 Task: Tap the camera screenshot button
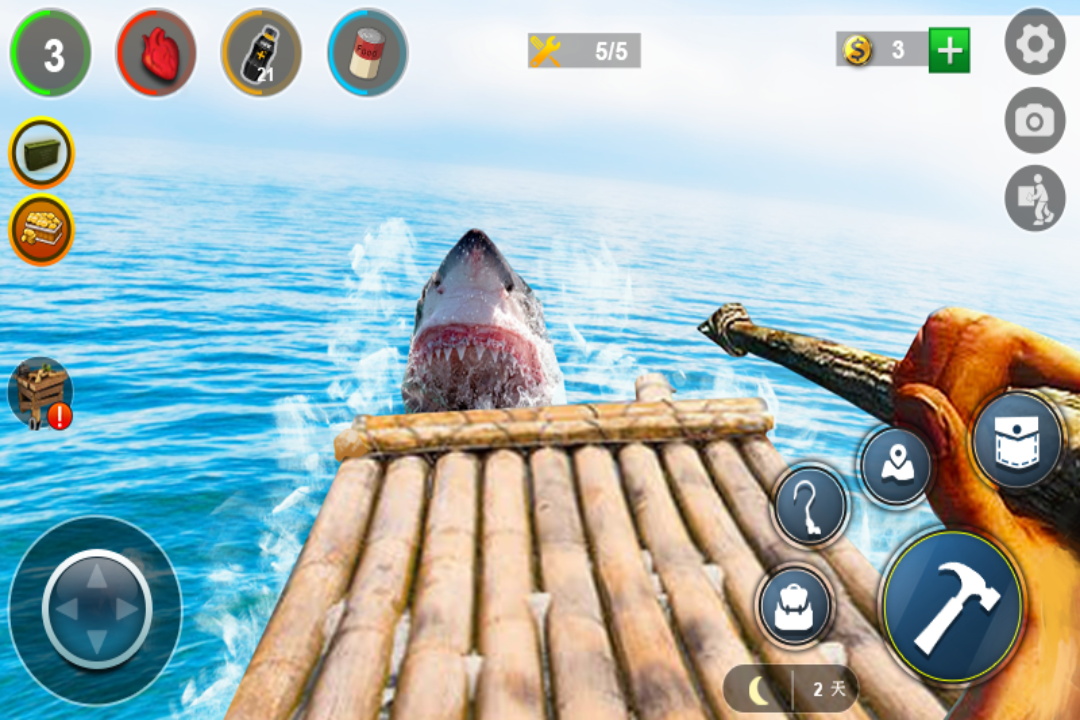pos(1034,120)
